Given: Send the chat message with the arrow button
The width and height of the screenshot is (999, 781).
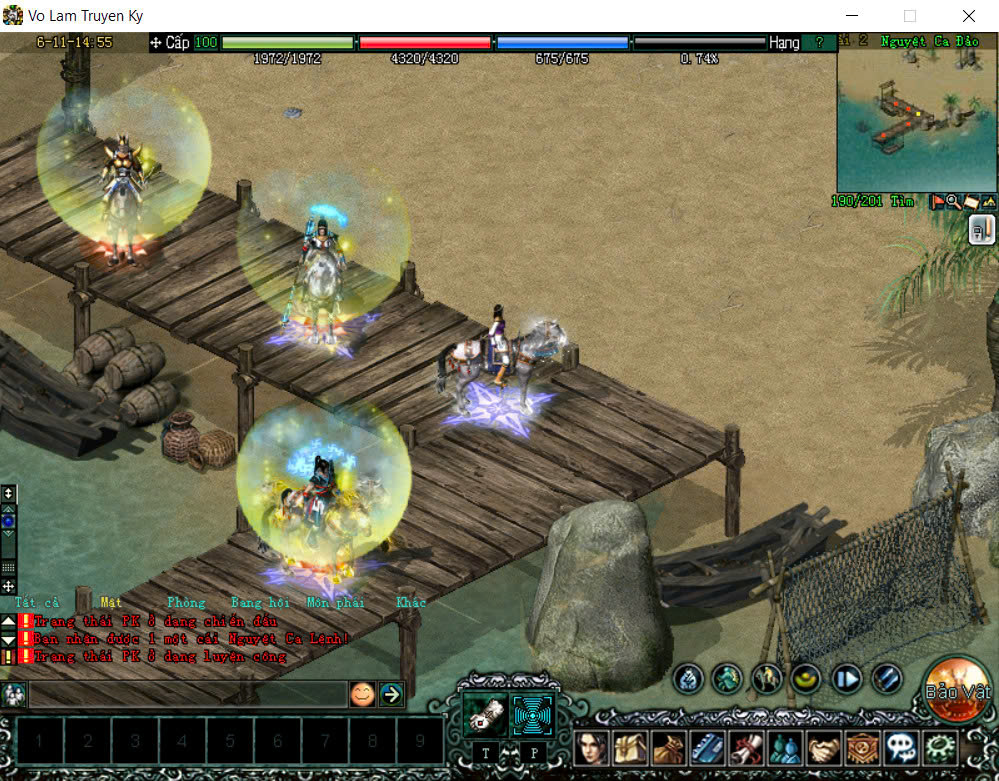Looking at the screenshot, I should click(x=391, y=693).
